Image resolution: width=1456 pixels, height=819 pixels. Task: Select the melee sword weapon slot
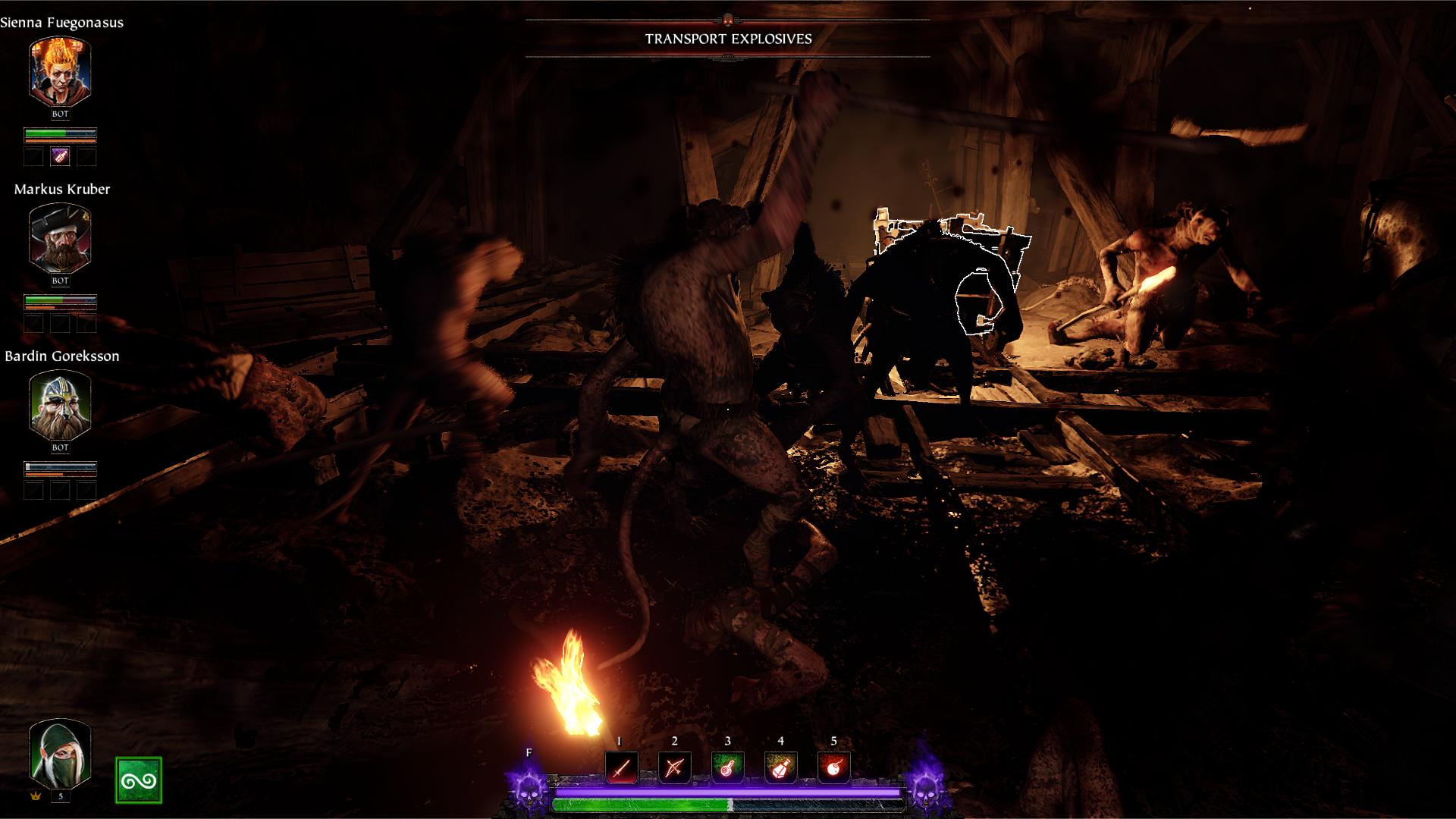pos(621,768)
